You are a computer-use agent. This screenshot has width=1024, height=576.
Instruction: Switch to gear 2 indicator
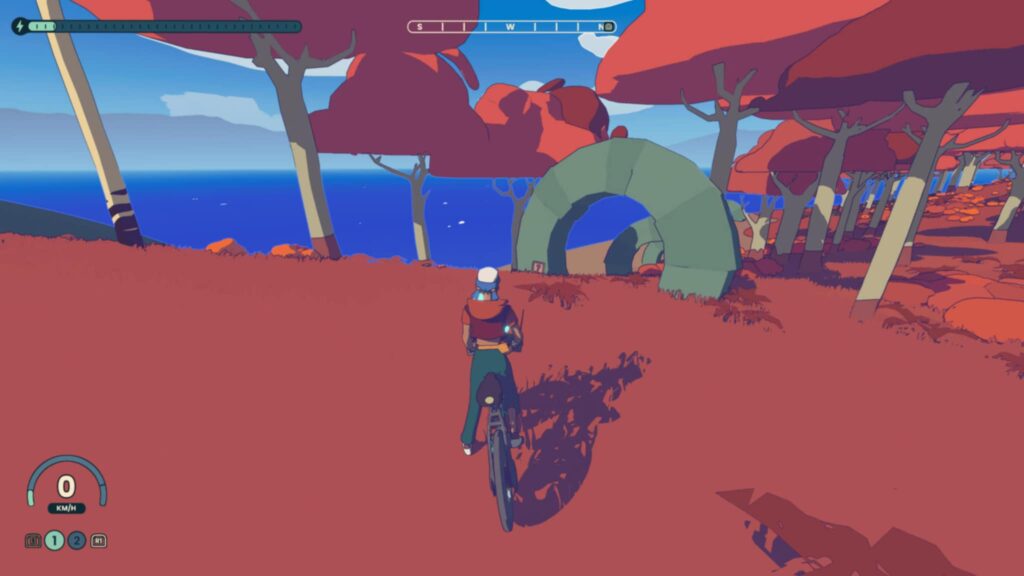point(76,541)
